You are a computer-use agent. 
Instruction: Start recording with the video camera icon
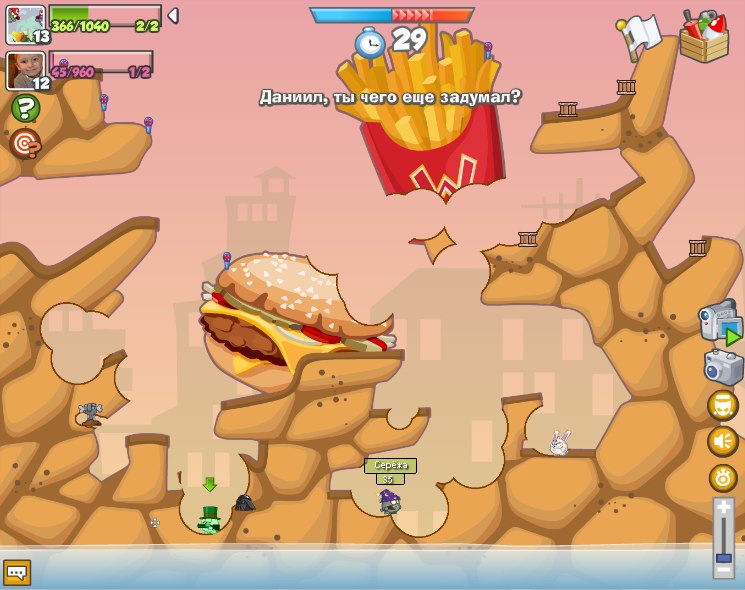(720, 322)
